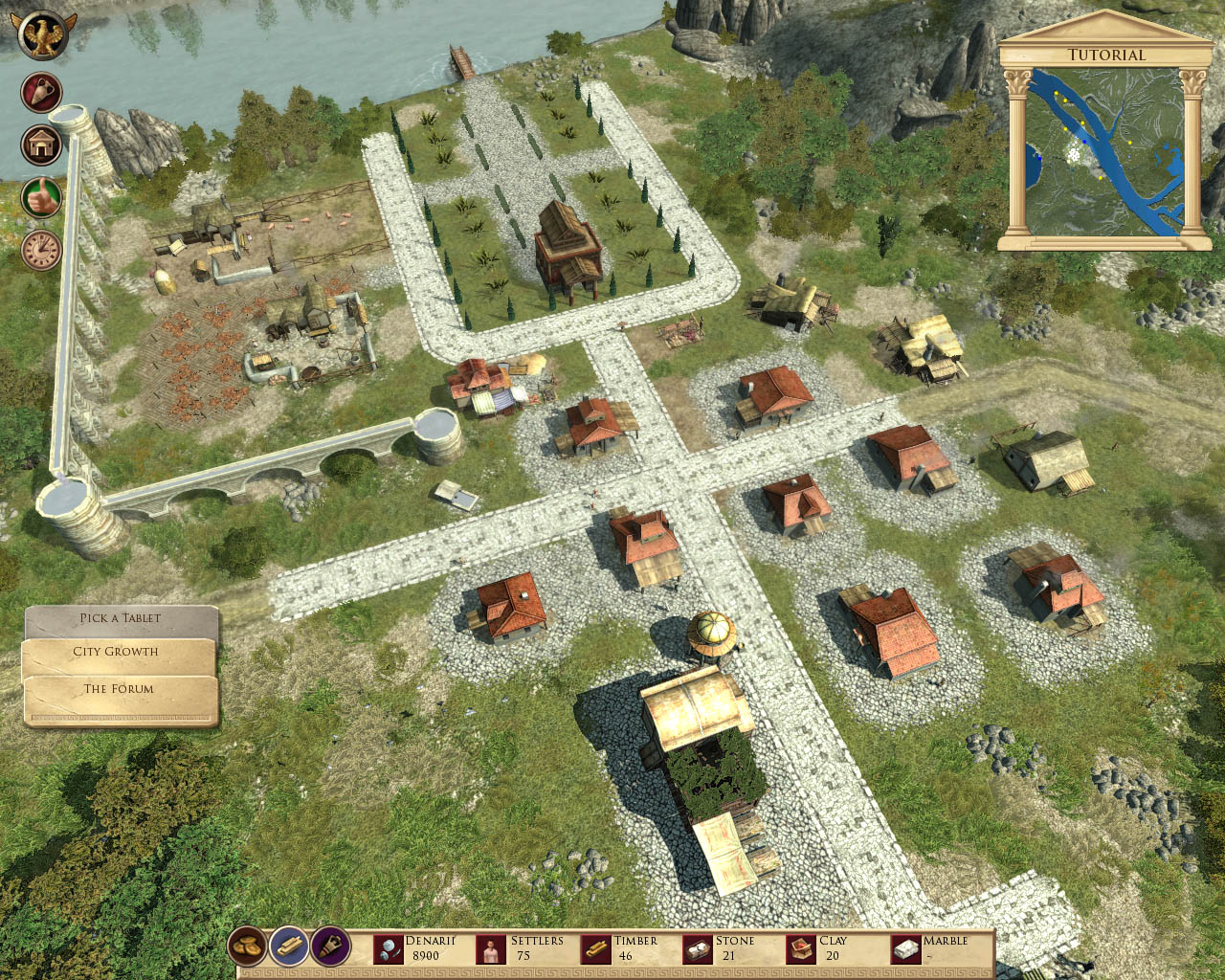Click the Stone resource icon

pyautogui.click(x=698, y=949)
